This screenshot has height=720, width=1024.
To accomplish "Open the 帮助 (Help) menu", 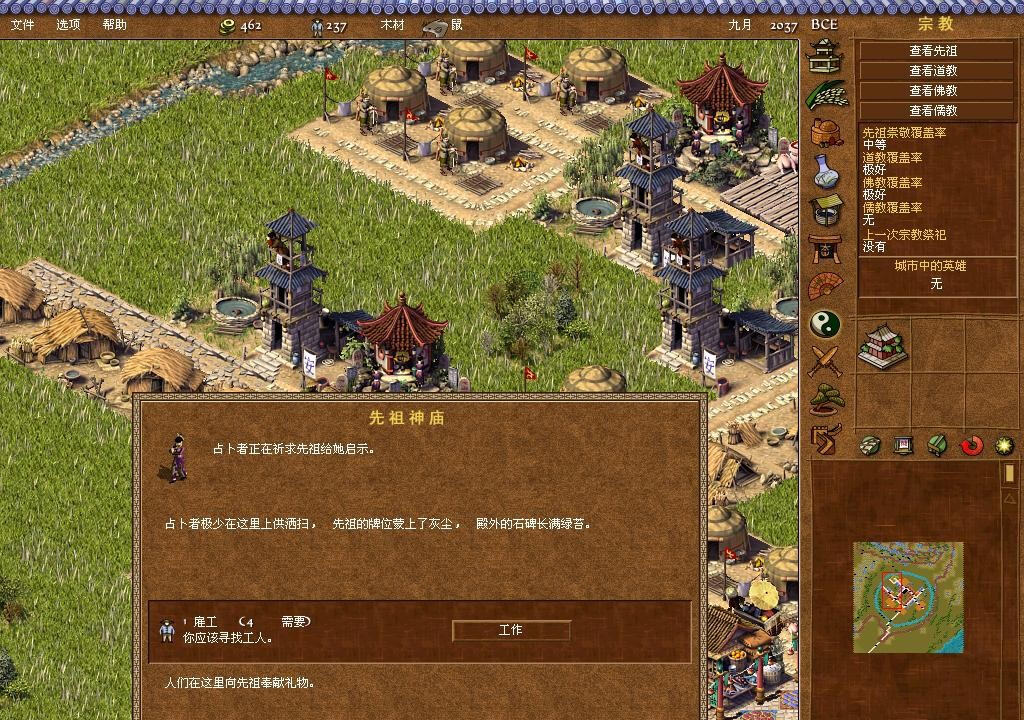I will (115, 24).
